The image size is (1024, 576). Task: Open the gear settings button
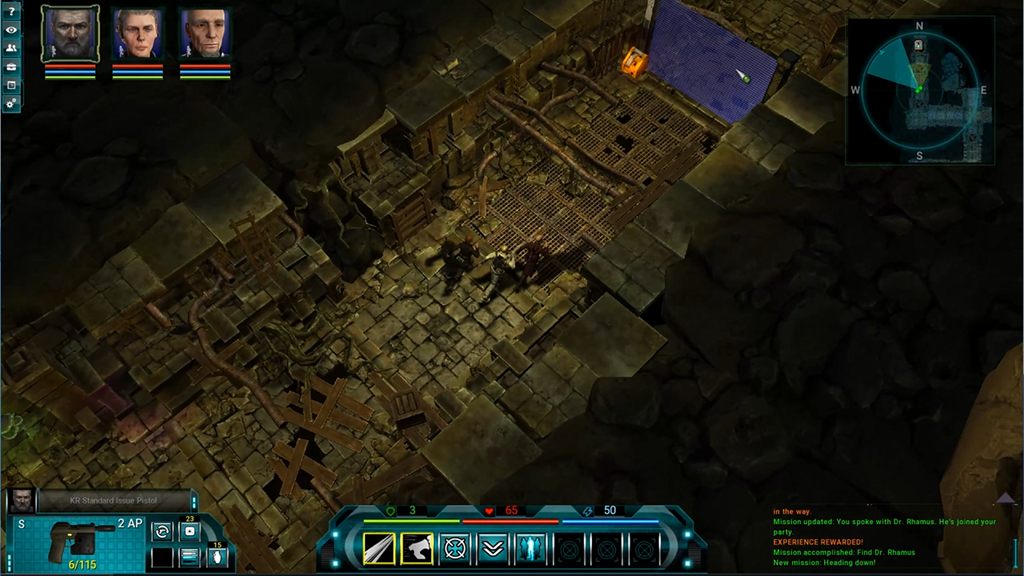click(x=11, y=103)
